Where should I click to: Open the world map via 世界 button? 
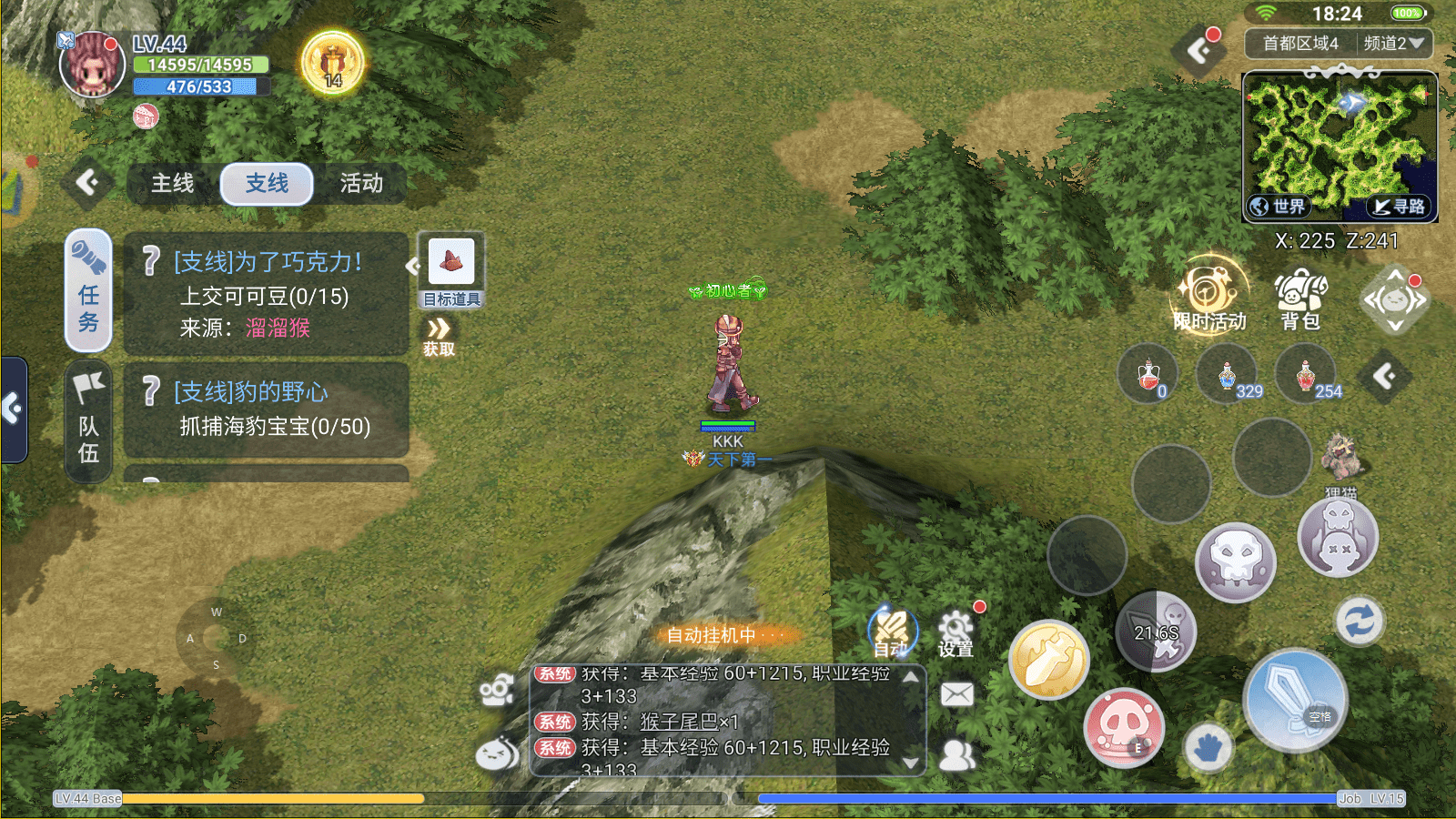pyautogui.click(x=1279, y=207)
